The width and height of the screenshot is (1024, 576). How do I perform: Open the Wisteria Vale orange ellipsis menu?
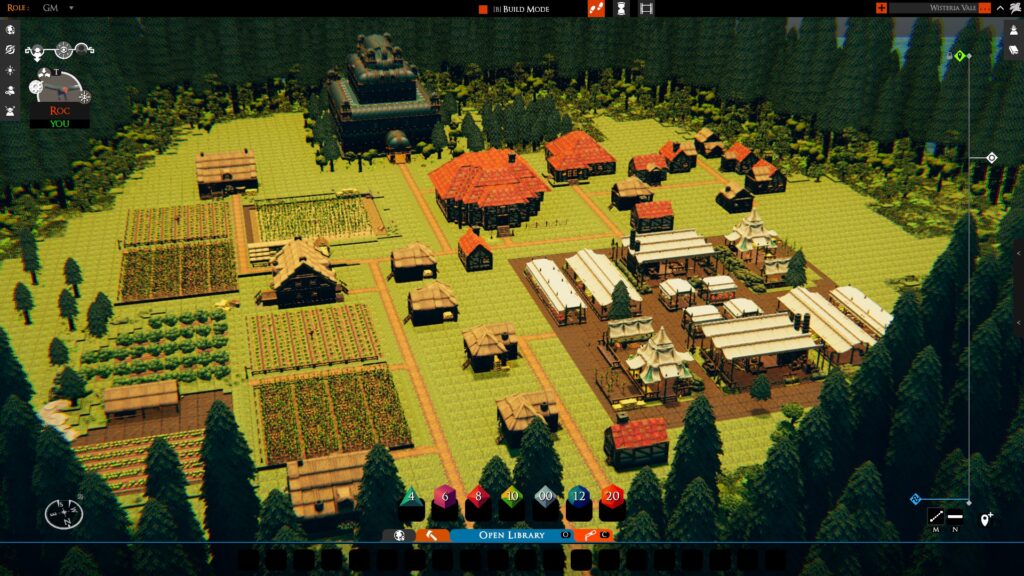[x=985, y=8]
